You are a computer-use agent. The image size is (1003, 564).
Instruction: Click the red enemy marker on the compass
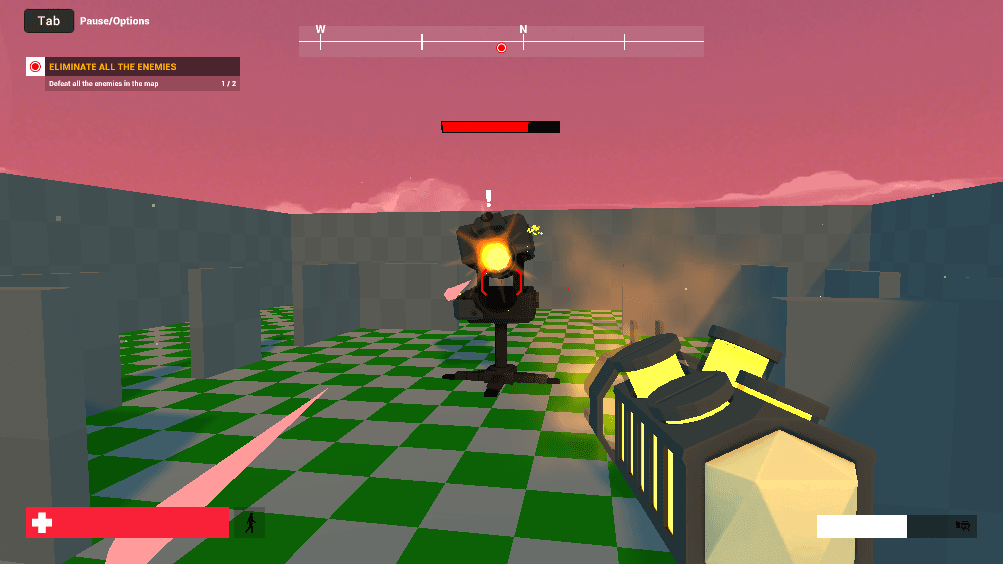[x=501, y=47]
